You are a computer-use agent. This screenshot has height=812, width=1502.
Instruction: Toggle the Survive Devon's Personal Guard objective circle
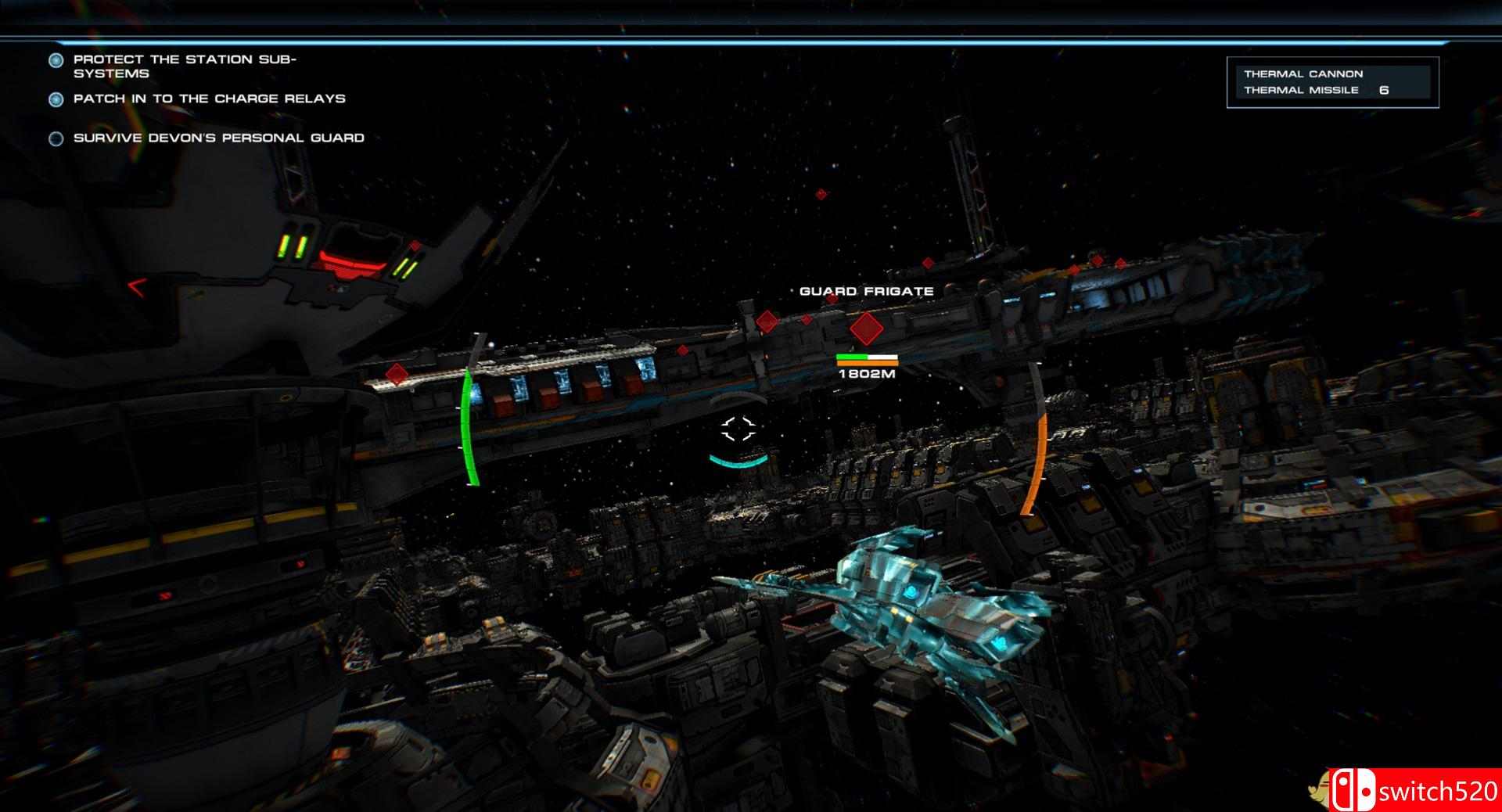(55, 138)
